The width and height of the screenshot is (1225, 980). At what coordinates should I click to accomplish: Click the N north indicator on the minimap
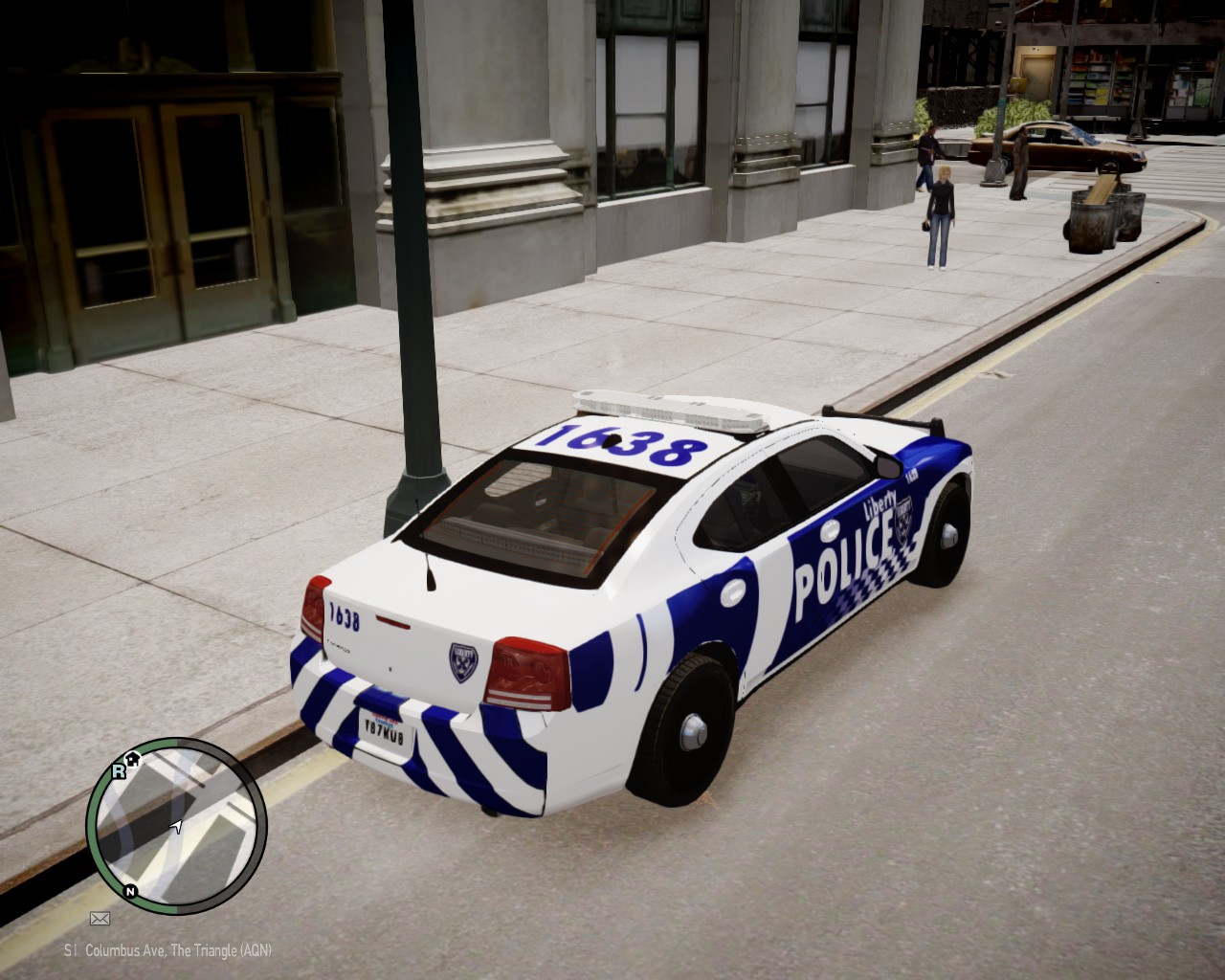tap(129, 890)
